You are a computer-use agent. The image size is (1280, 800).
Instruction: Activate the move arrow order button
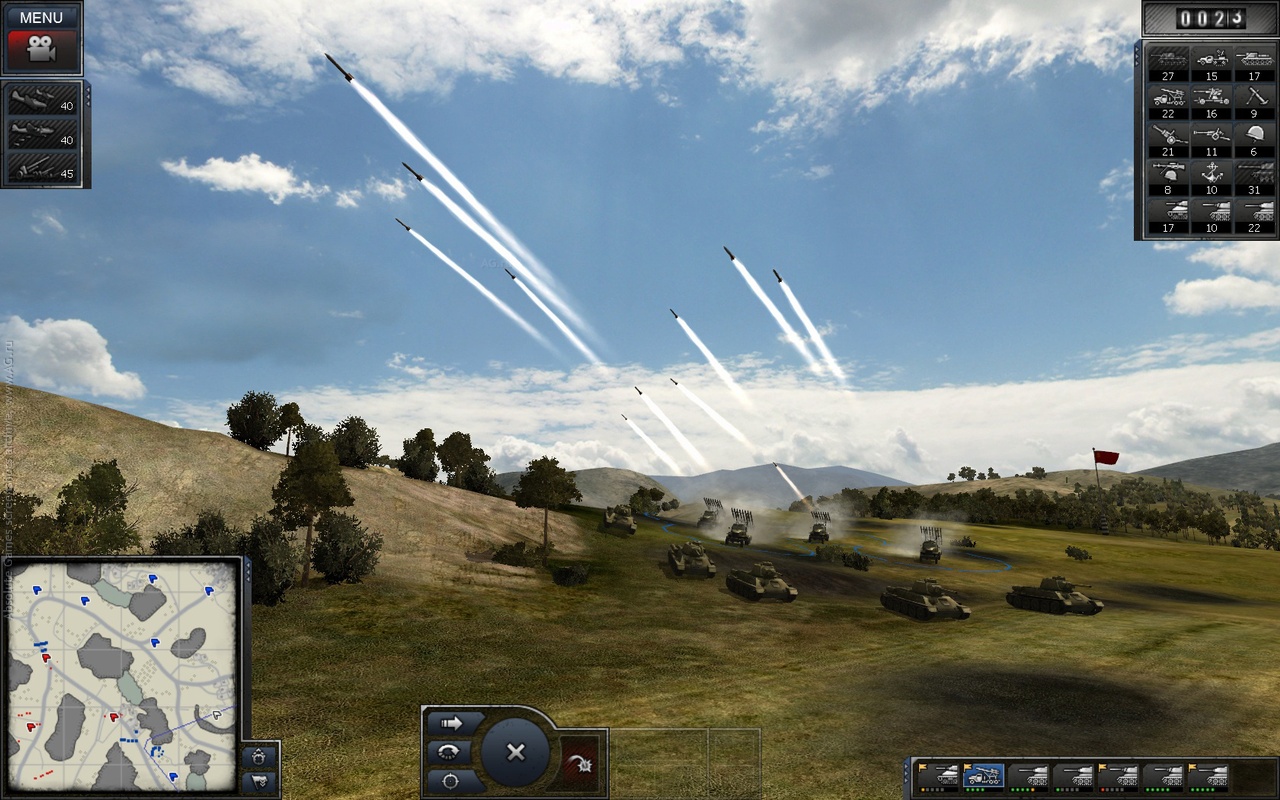click(450, 722)
